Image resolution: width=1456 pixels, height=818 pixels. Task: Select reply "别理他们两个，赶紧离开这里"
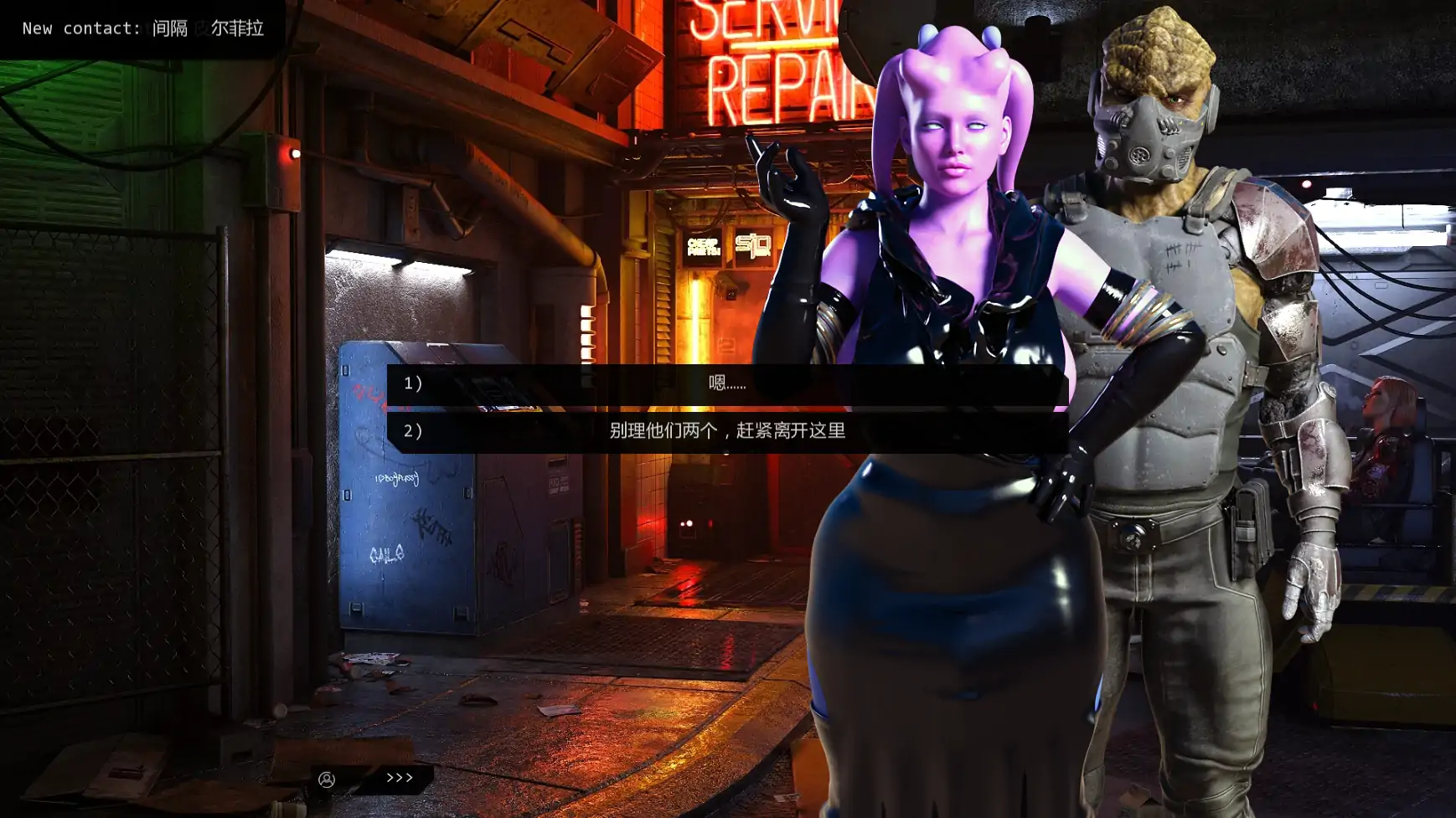[x=725, y=431]
